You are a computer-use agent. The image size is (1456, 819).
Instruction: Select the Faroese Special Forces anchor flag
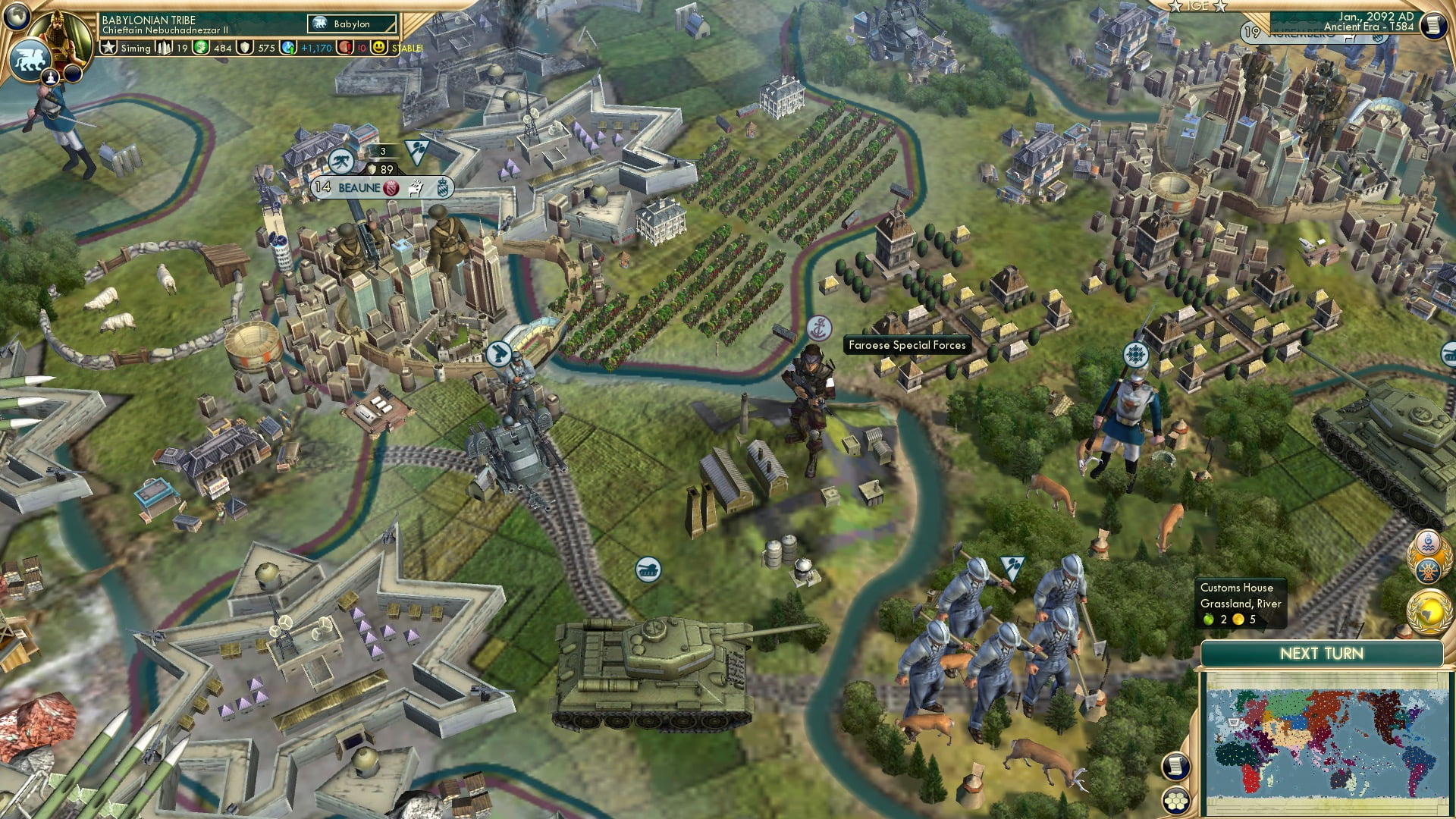pos(819,328)
